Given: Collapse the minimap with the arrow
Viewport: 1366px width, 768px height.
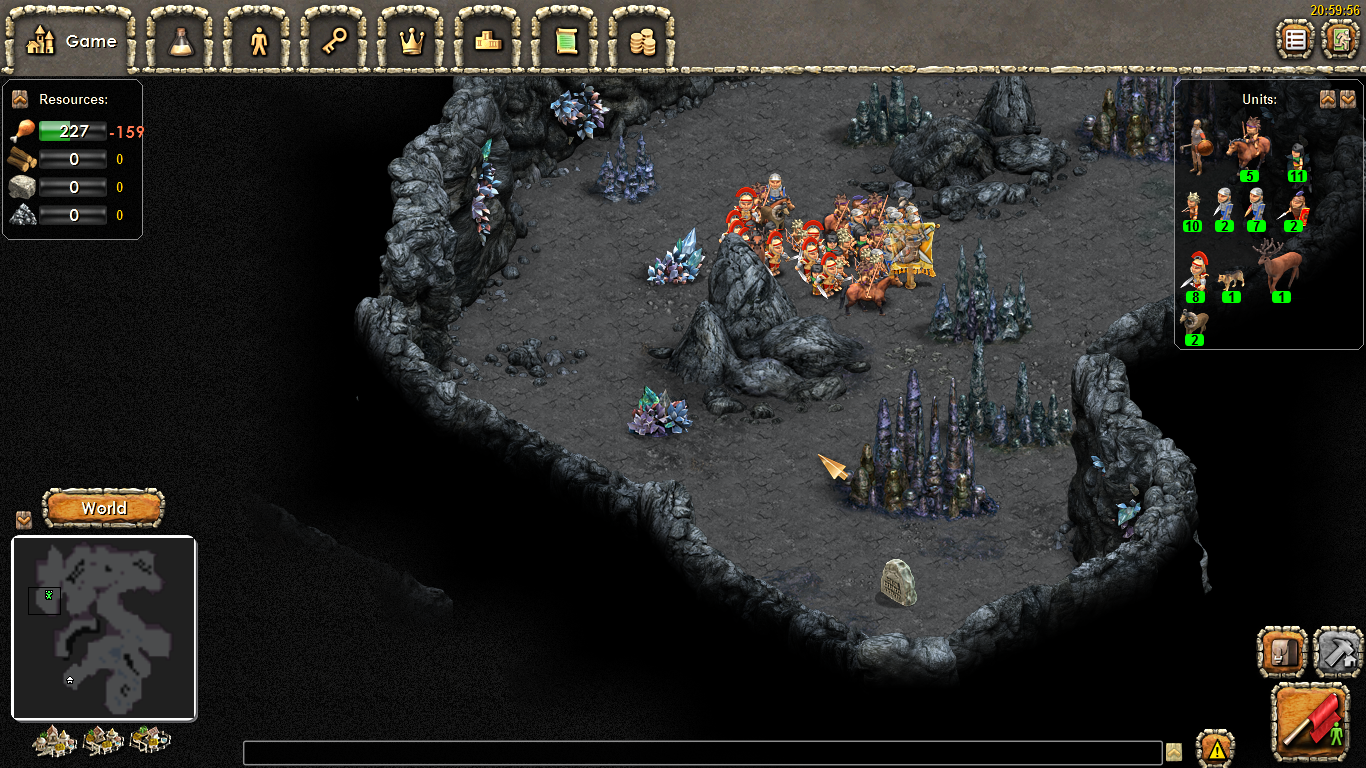Looking at the screenshot, I should tap(24, 520).
